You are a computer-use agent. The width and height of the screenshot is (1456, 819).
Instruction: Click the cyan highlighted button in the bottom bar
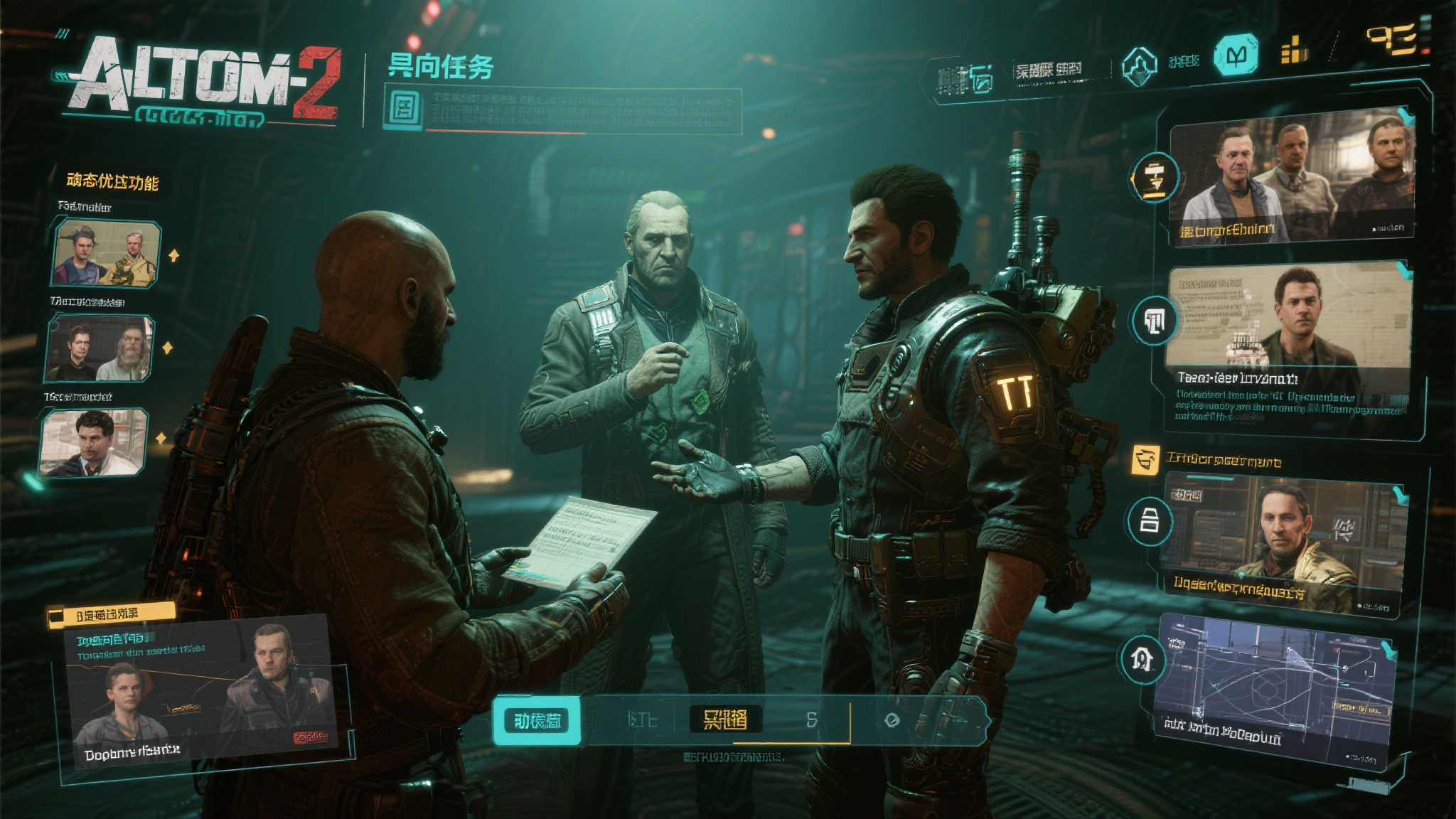click(537, 721)
